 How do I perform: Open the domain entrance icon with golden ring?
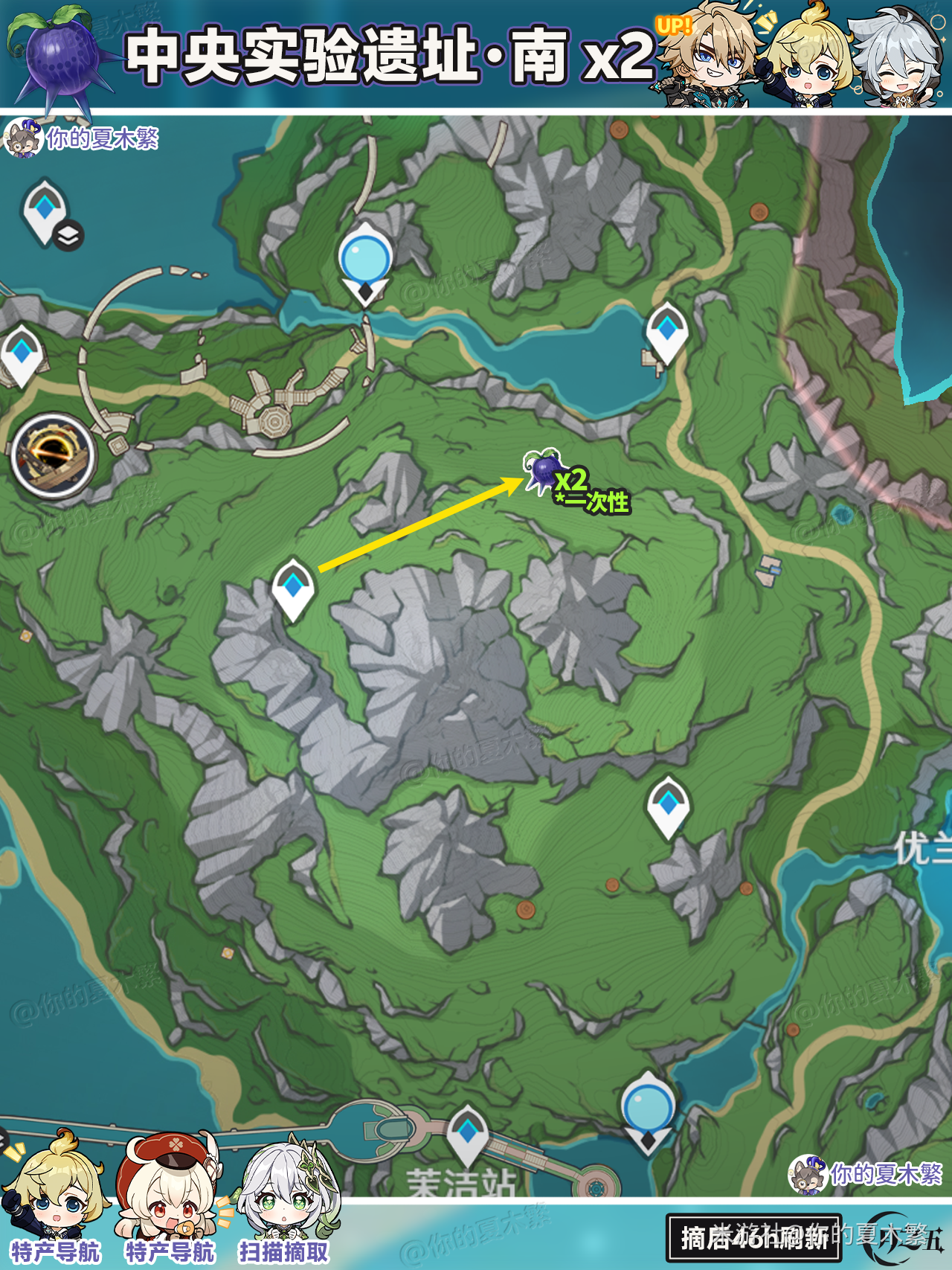[x=53, y=455]
